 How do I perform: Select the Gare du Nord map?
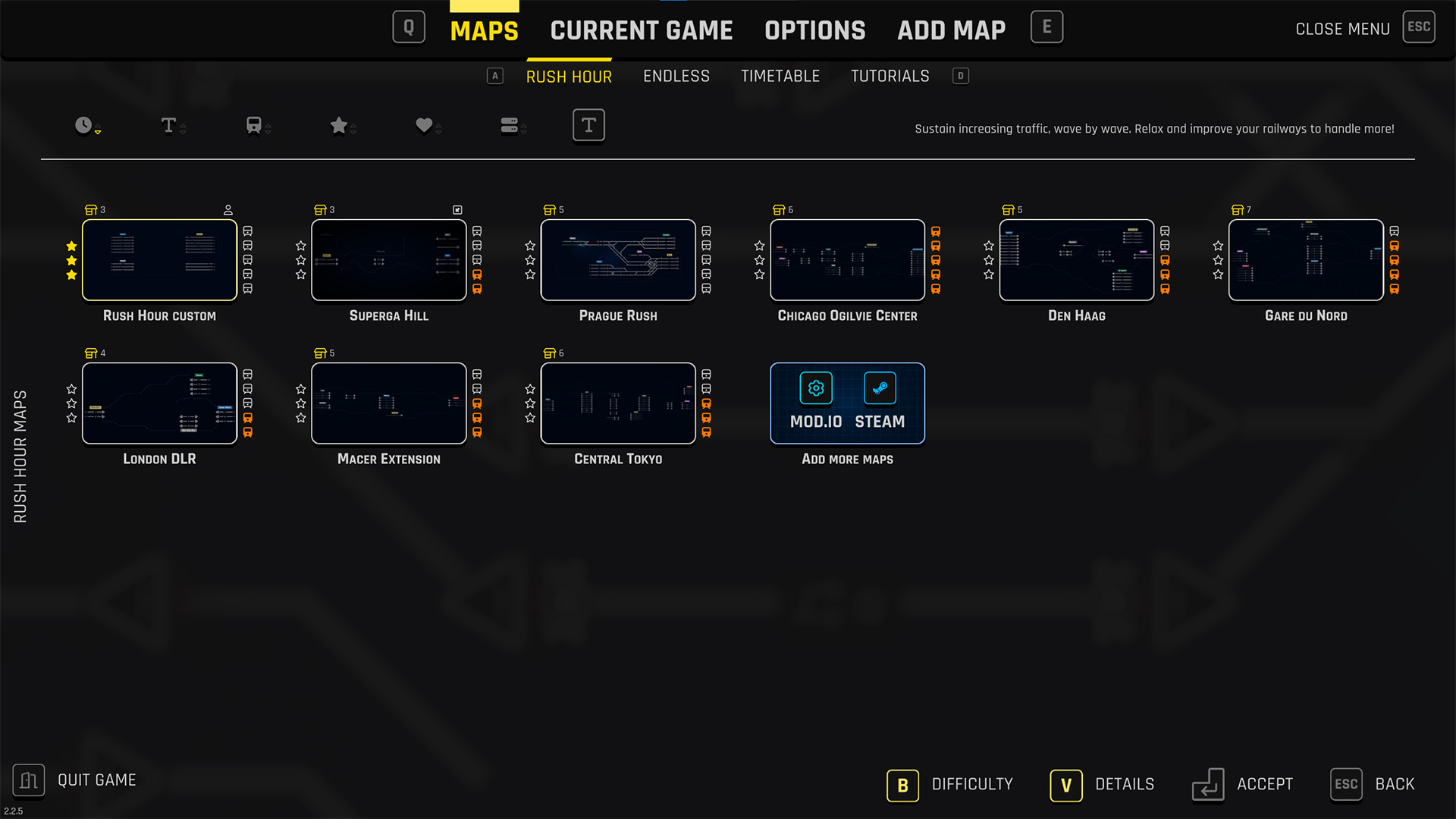pyautogui.click(x=1306, y=260)
